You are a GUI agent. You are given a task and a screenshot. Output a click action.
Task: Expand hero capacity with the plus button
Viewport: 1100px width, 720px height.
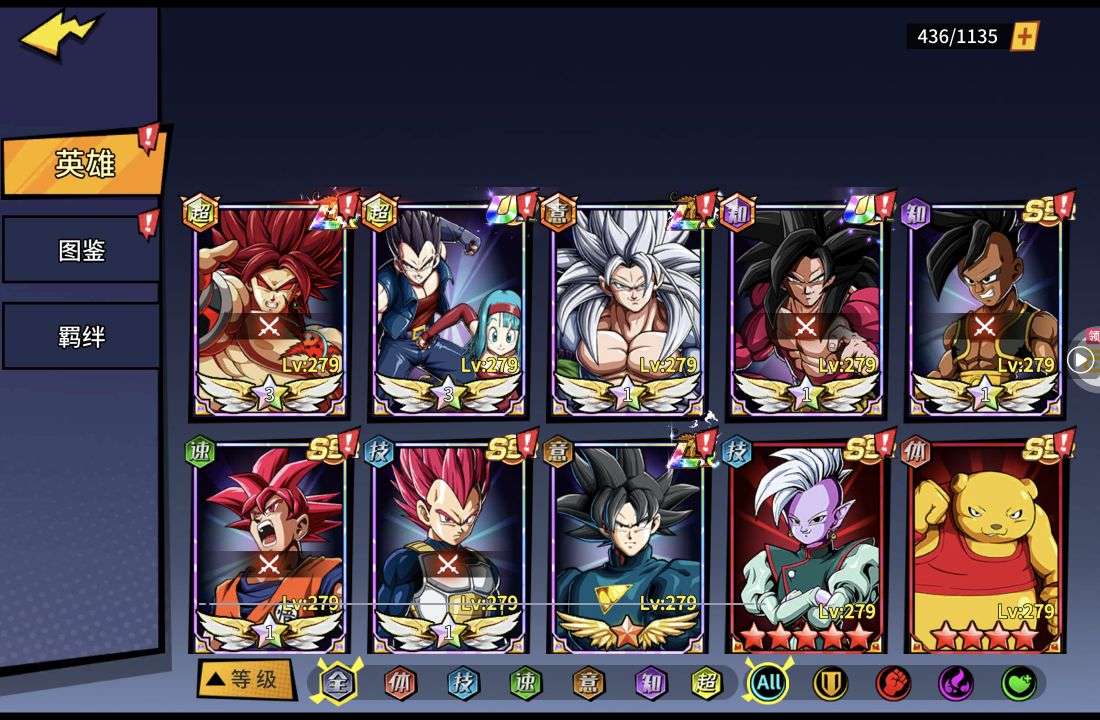click(1025, 37)
